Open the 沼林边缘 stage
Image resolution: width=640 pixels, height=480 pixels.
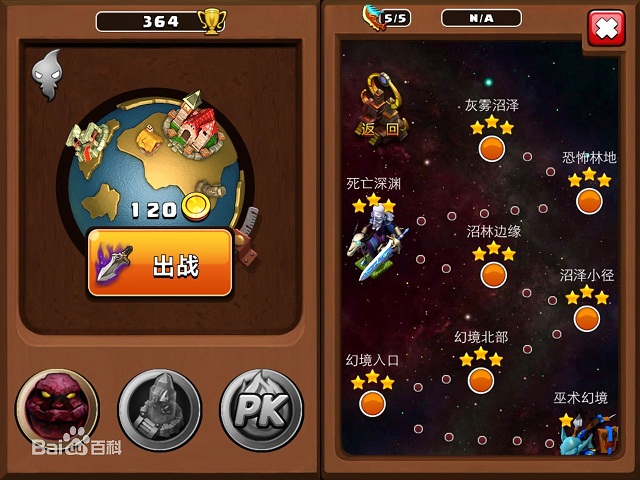(493, 274)
